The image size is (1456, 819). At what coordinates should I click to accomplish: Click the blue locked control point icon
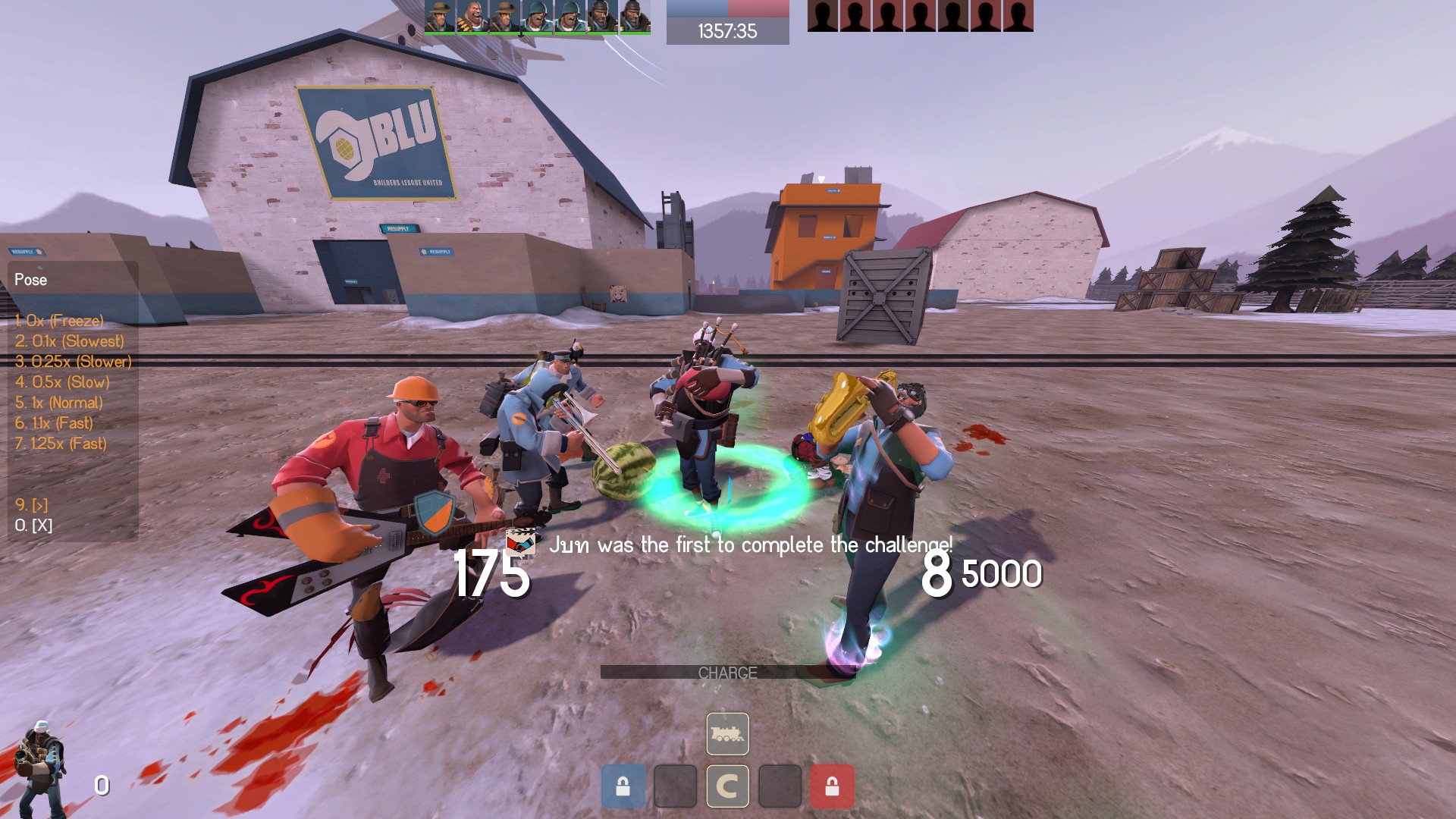coord(623,786)
